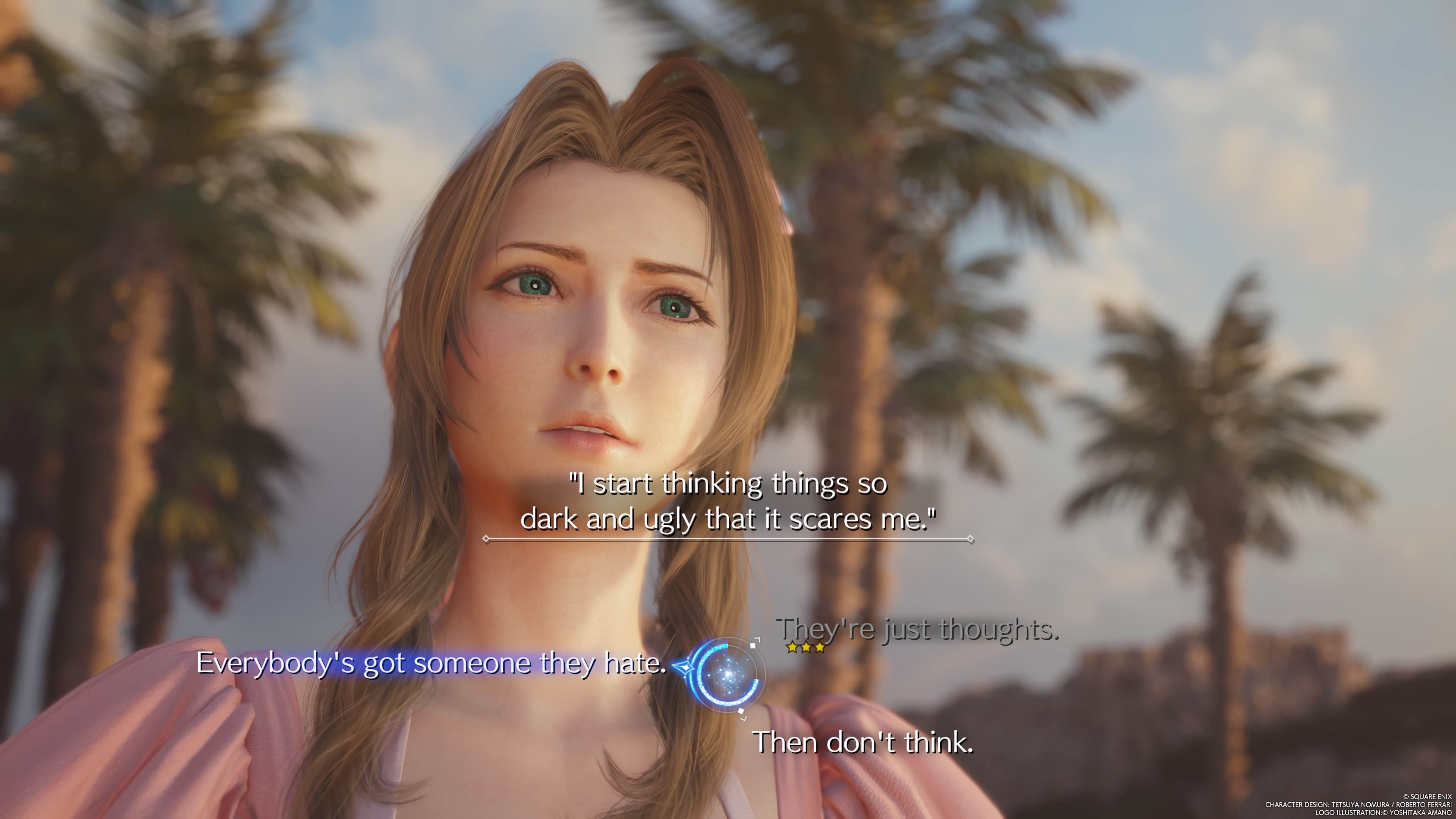Select the "They're just thoughts." response
The width and height of the screenshot is (1456, 819).
(x=917, y=629)
